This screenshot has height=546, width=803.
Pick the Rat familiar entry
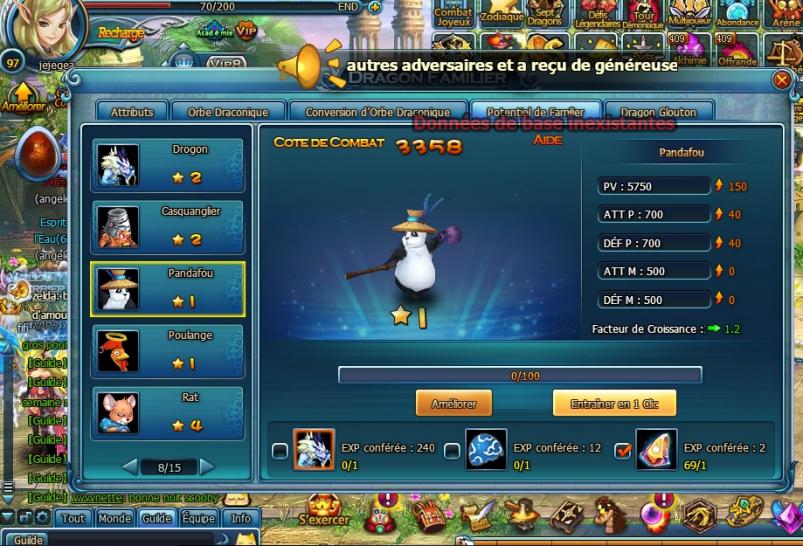pos(167,411)
